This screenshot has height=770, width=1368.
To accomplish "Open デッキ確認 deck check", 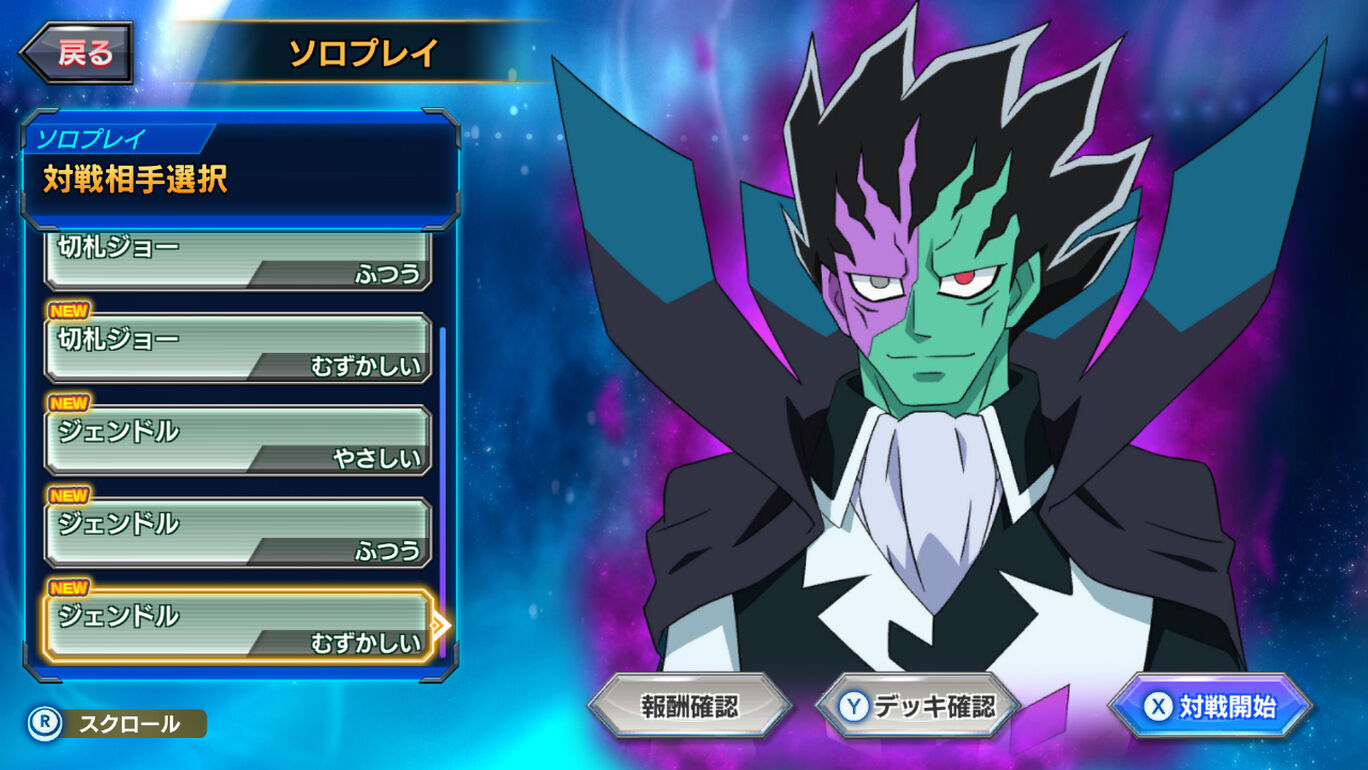I will (917, 707).
